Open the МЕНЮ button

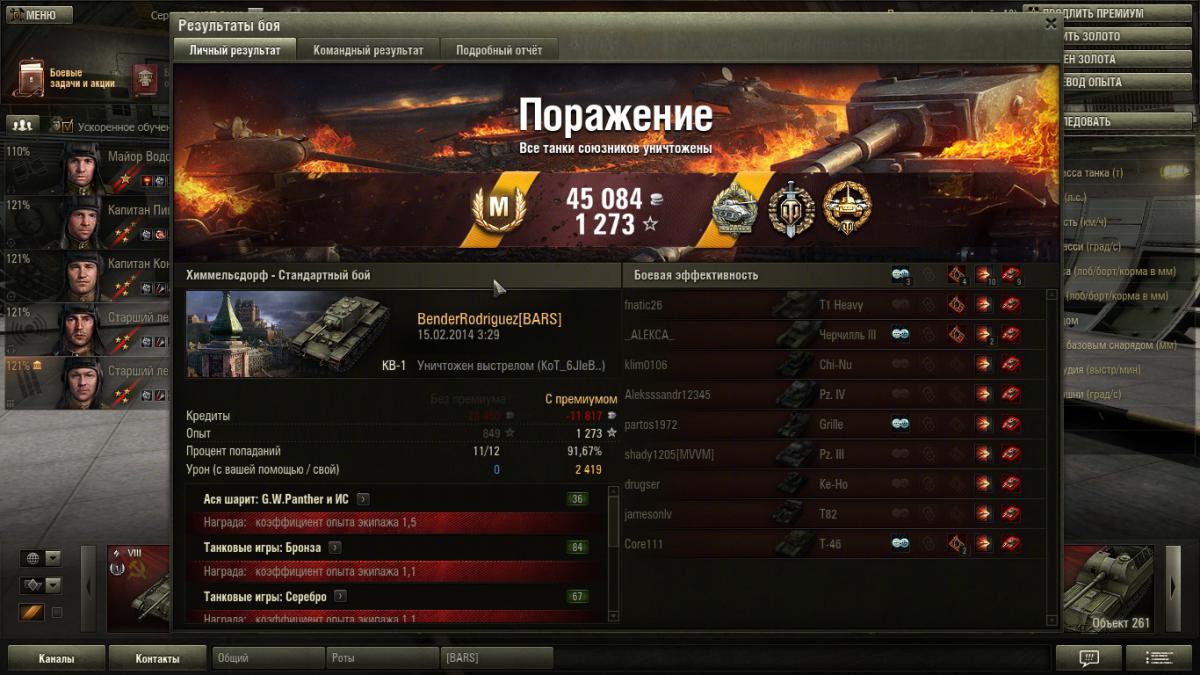(x=40, y=15)
